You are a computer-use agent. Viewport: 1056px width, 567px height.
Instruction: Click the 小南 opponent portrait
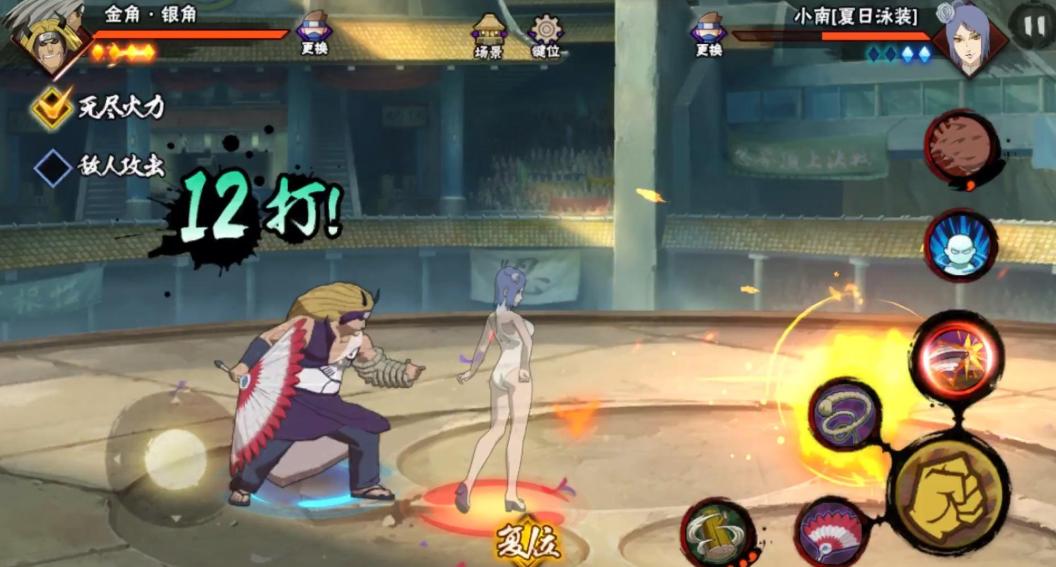[x=968, y=38]
